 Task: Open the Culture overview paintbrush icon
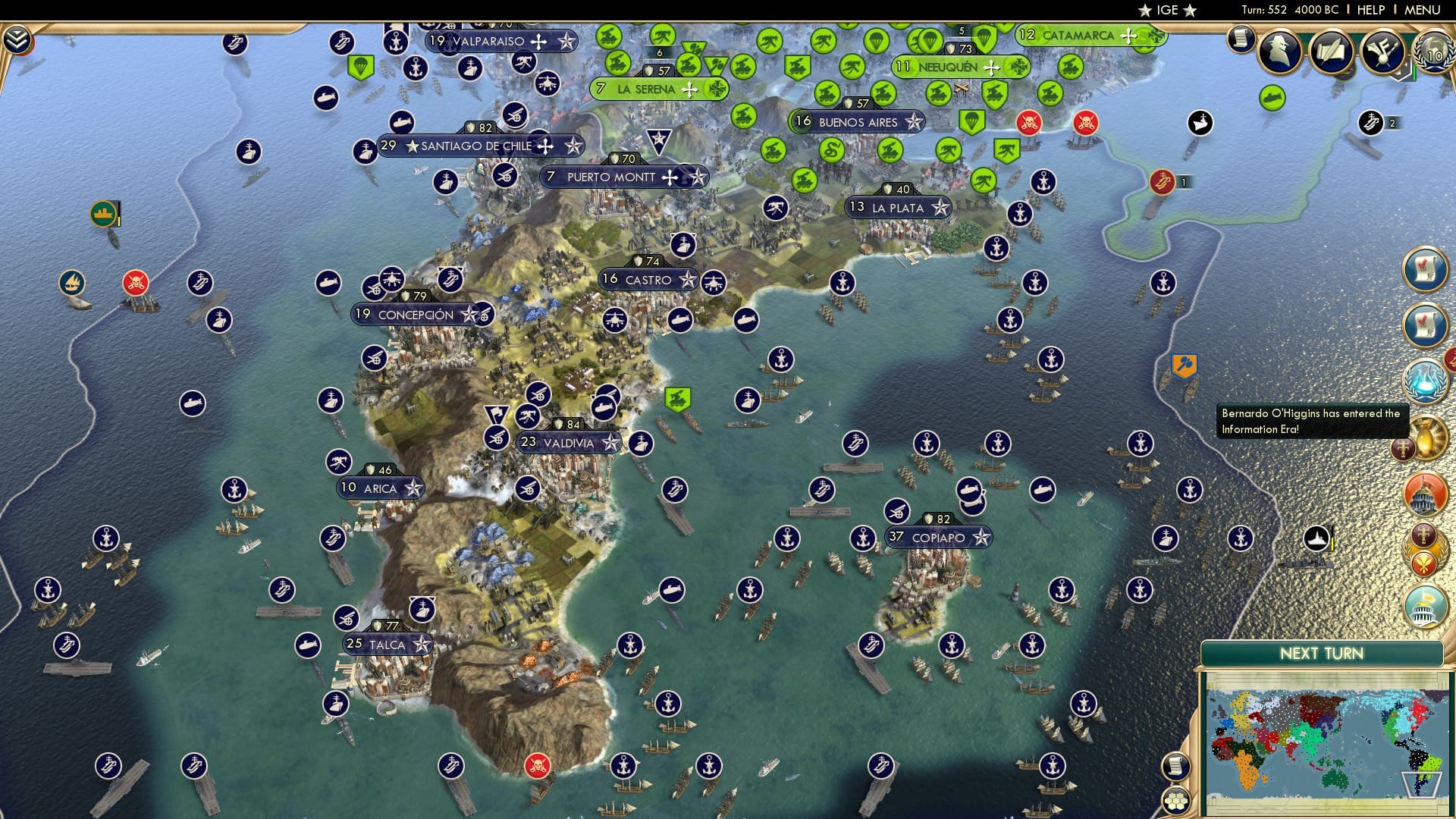(1385, 52)
